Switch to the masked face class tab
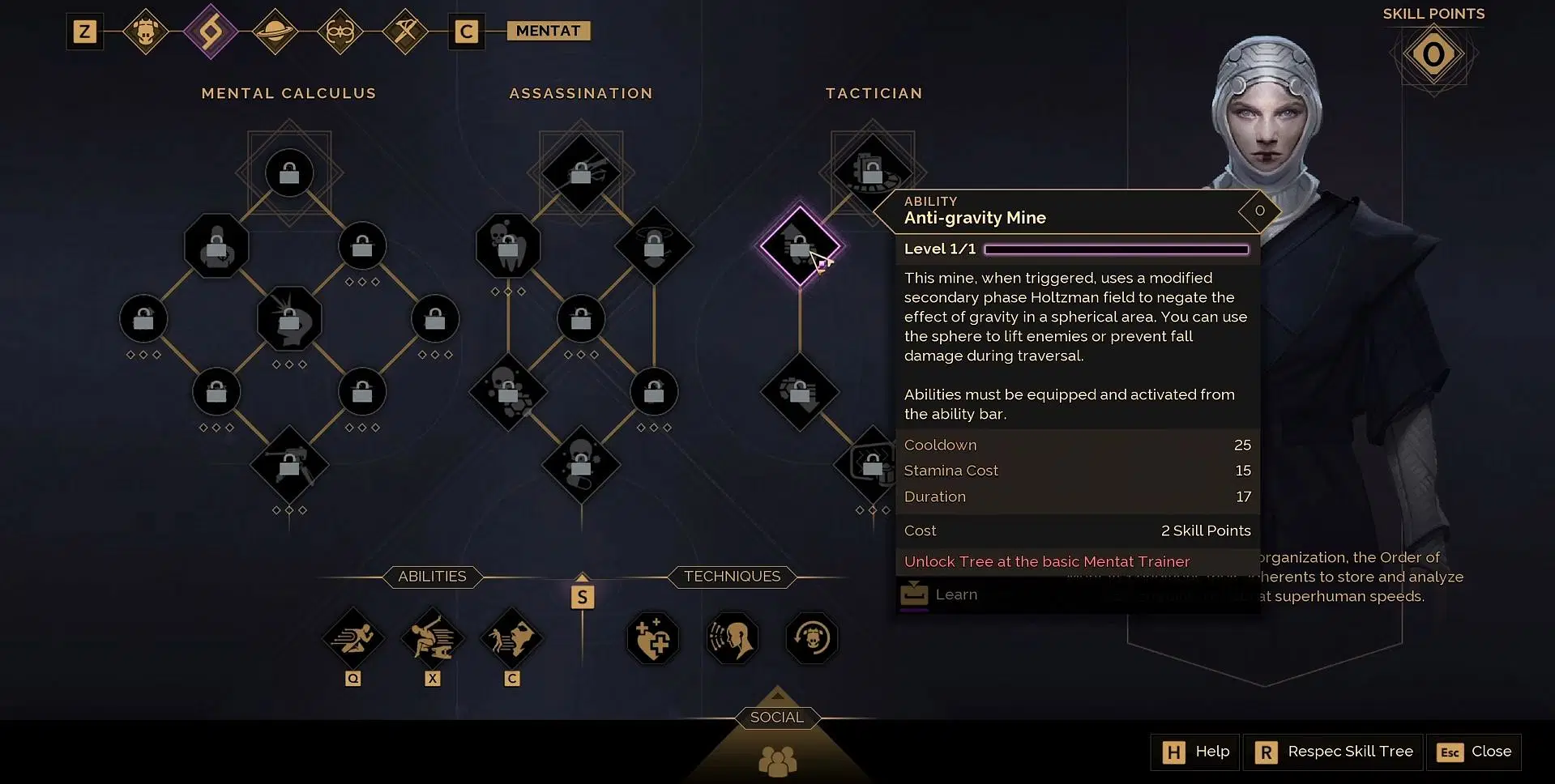1555x784 pixels. pos(340,32)
